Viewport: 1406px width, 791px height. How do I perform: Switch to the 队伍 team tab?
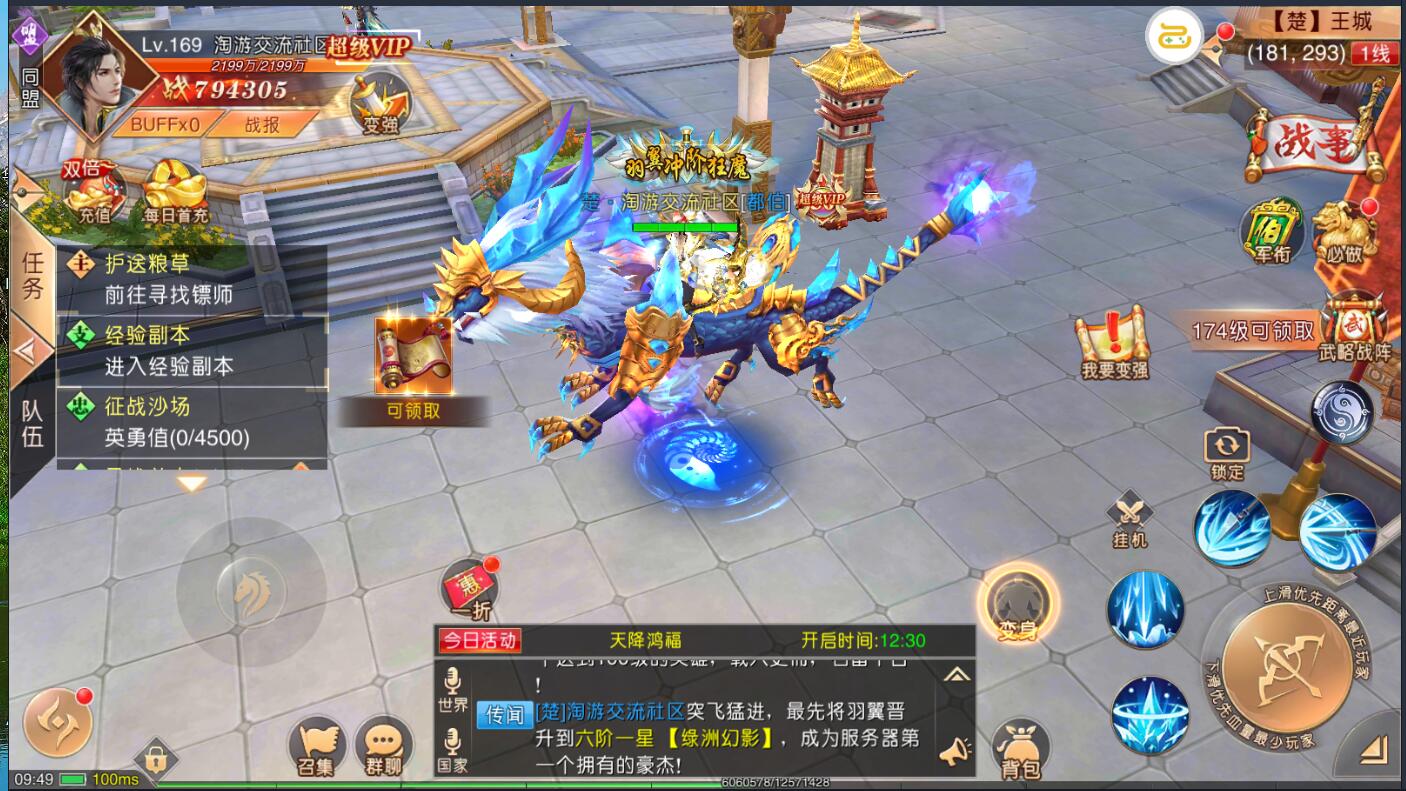pos(32,423)
